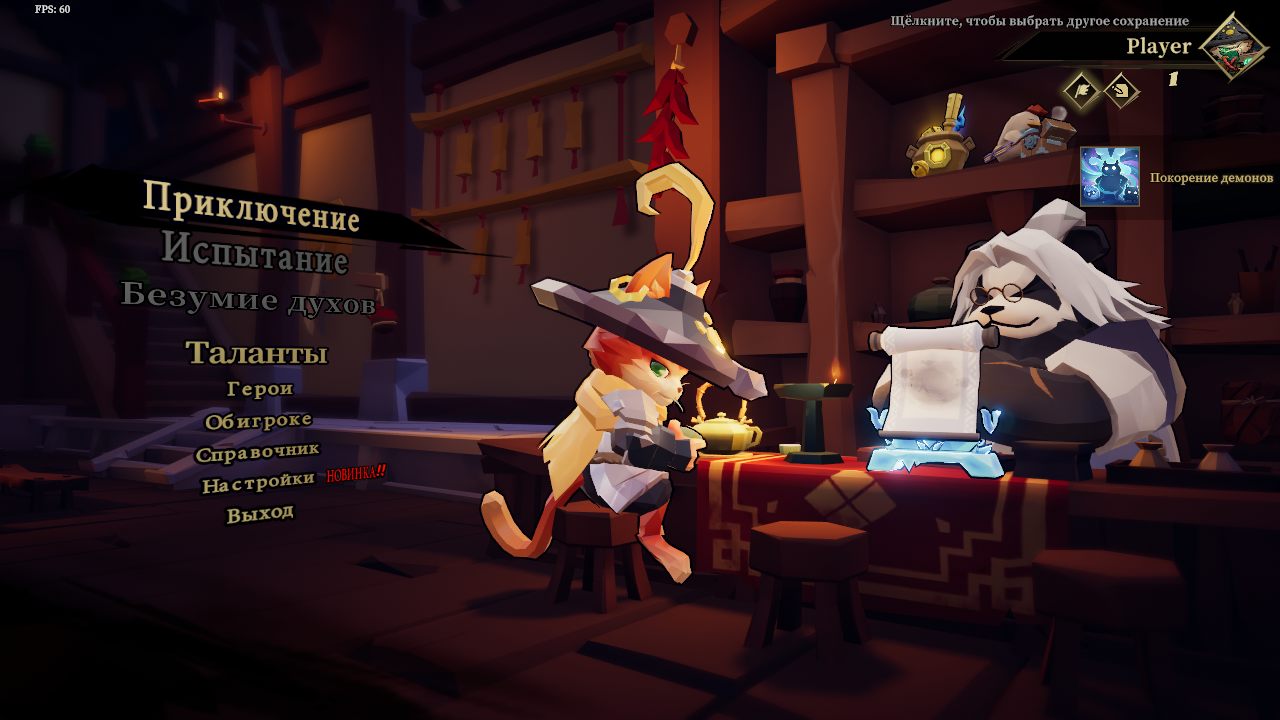Open the Покорение демонов event thumbnail

pos(1109,177)
